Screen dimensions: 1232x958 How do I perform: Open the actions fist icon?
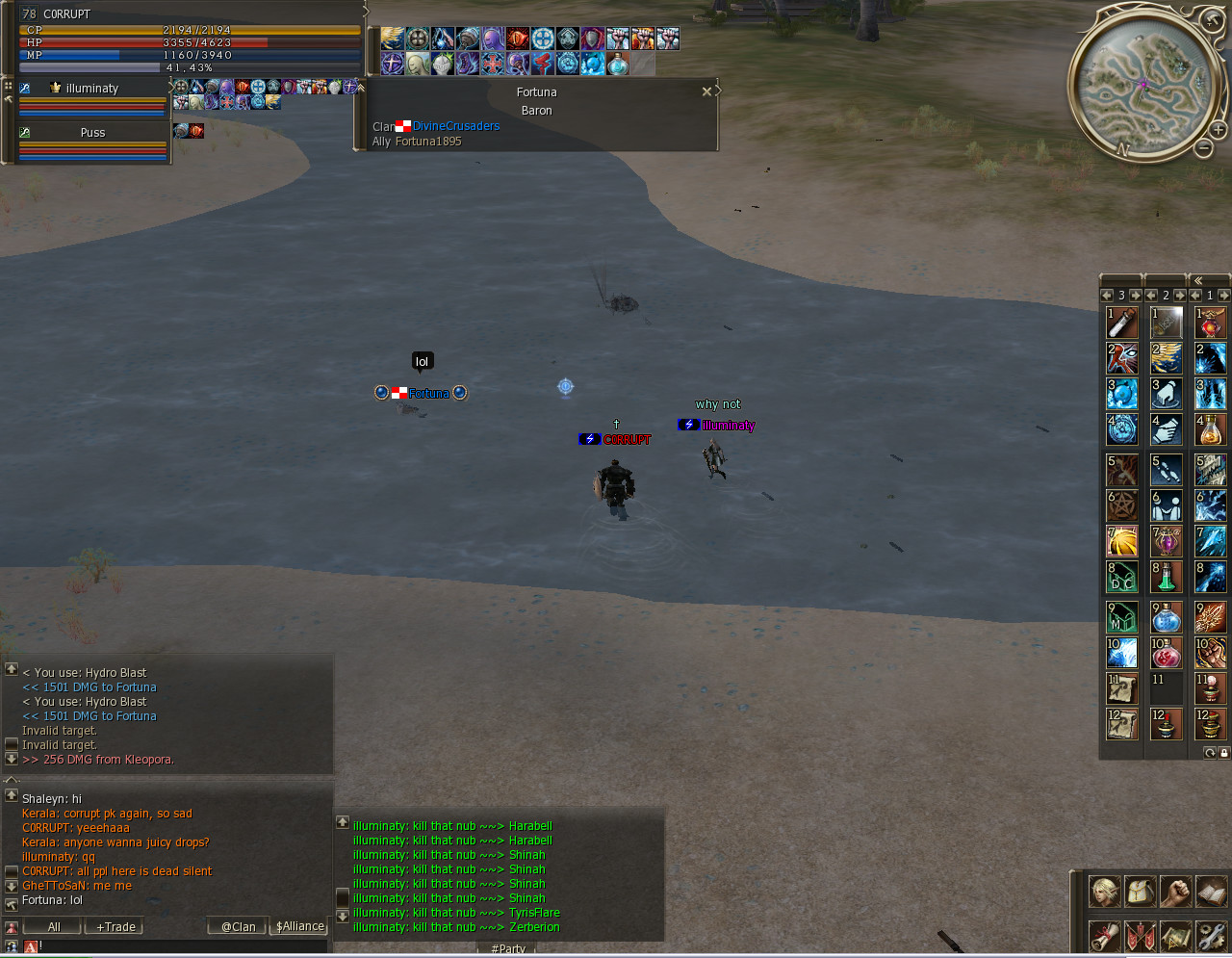coord(1175,892)
